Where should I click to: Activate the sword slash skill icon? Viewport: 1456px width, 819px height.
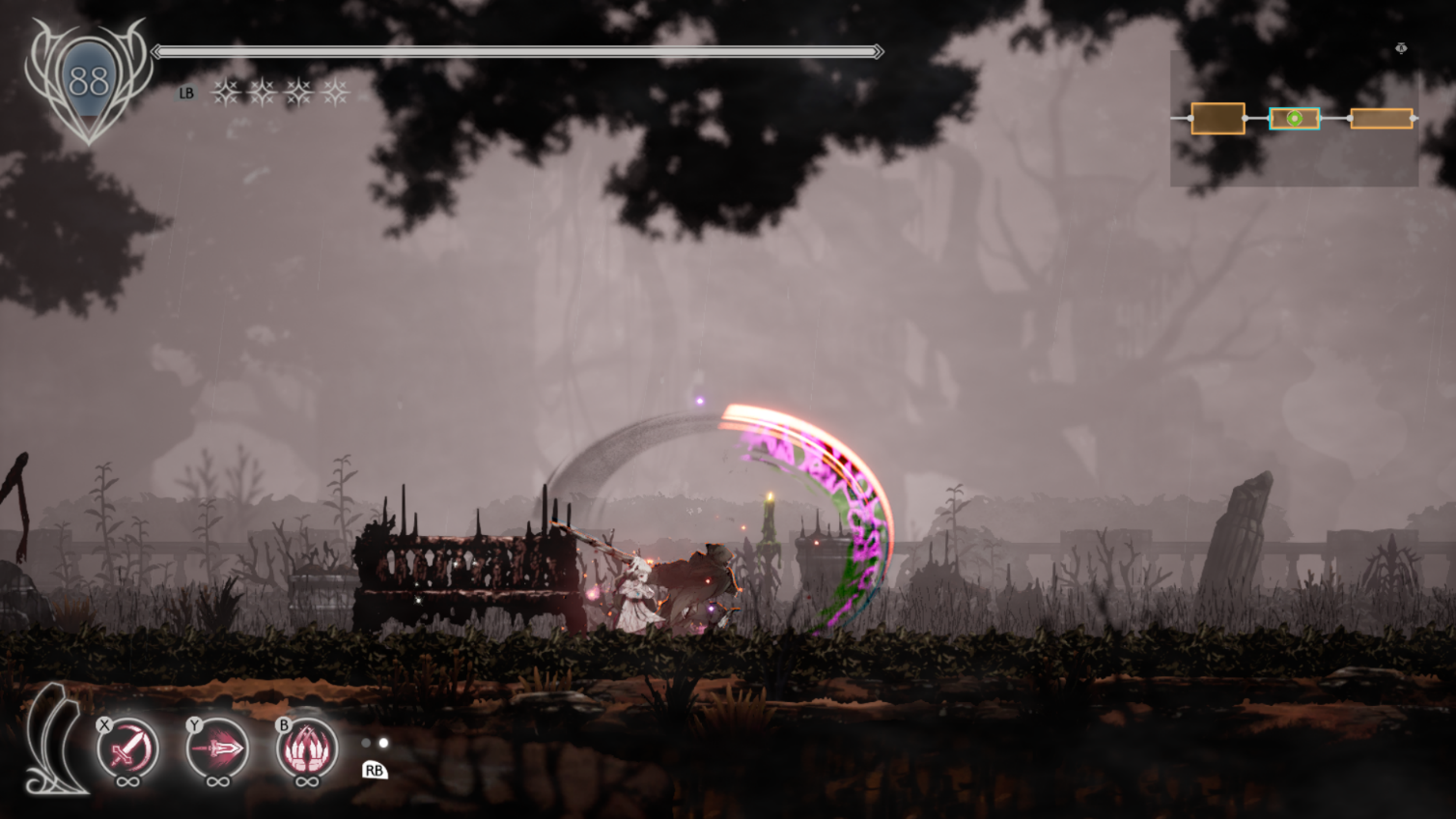click(127, 748)
